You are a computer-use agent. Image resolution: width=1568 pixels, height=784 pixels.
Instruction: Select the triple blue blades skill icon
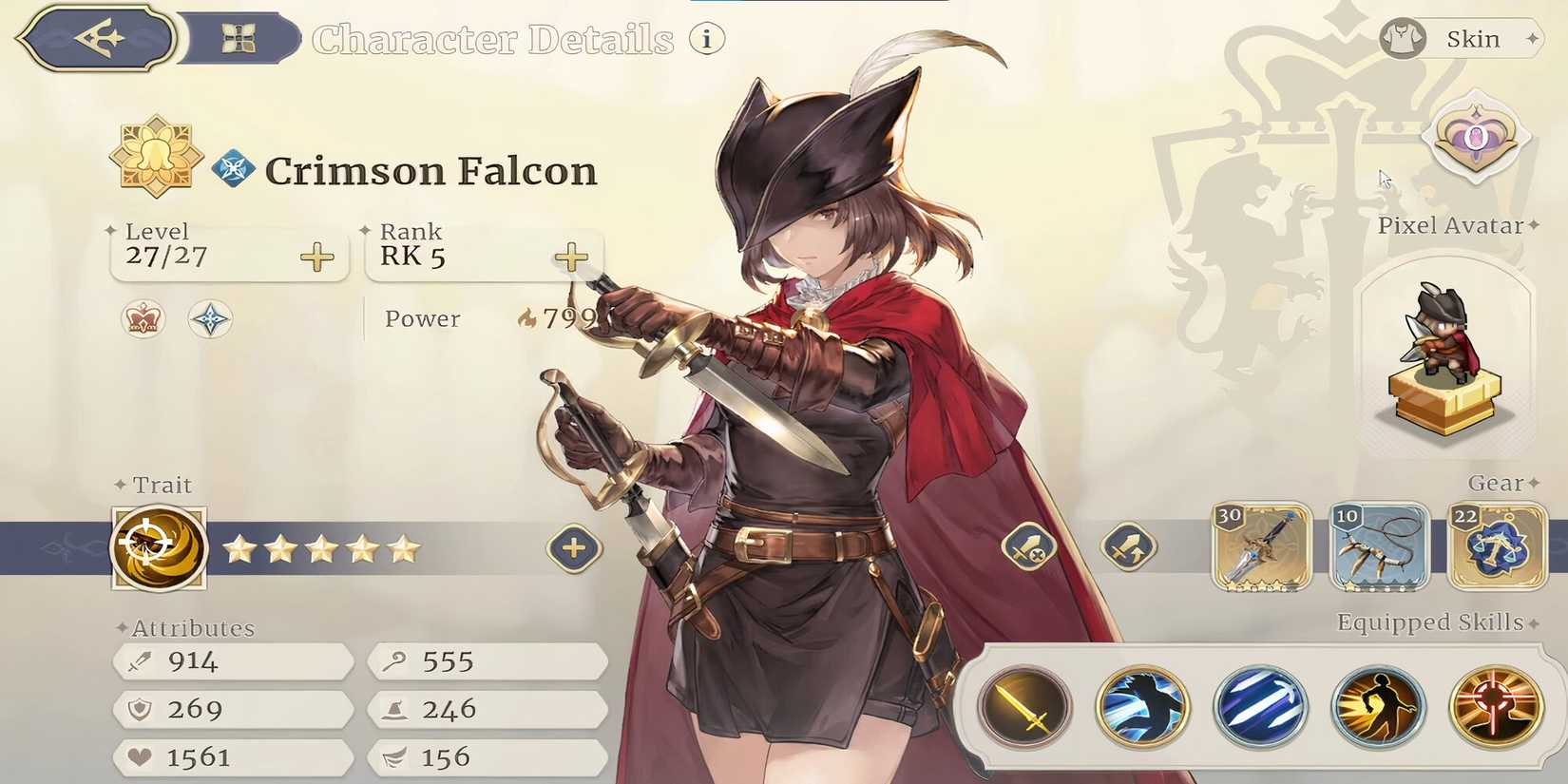point(1258,704)
